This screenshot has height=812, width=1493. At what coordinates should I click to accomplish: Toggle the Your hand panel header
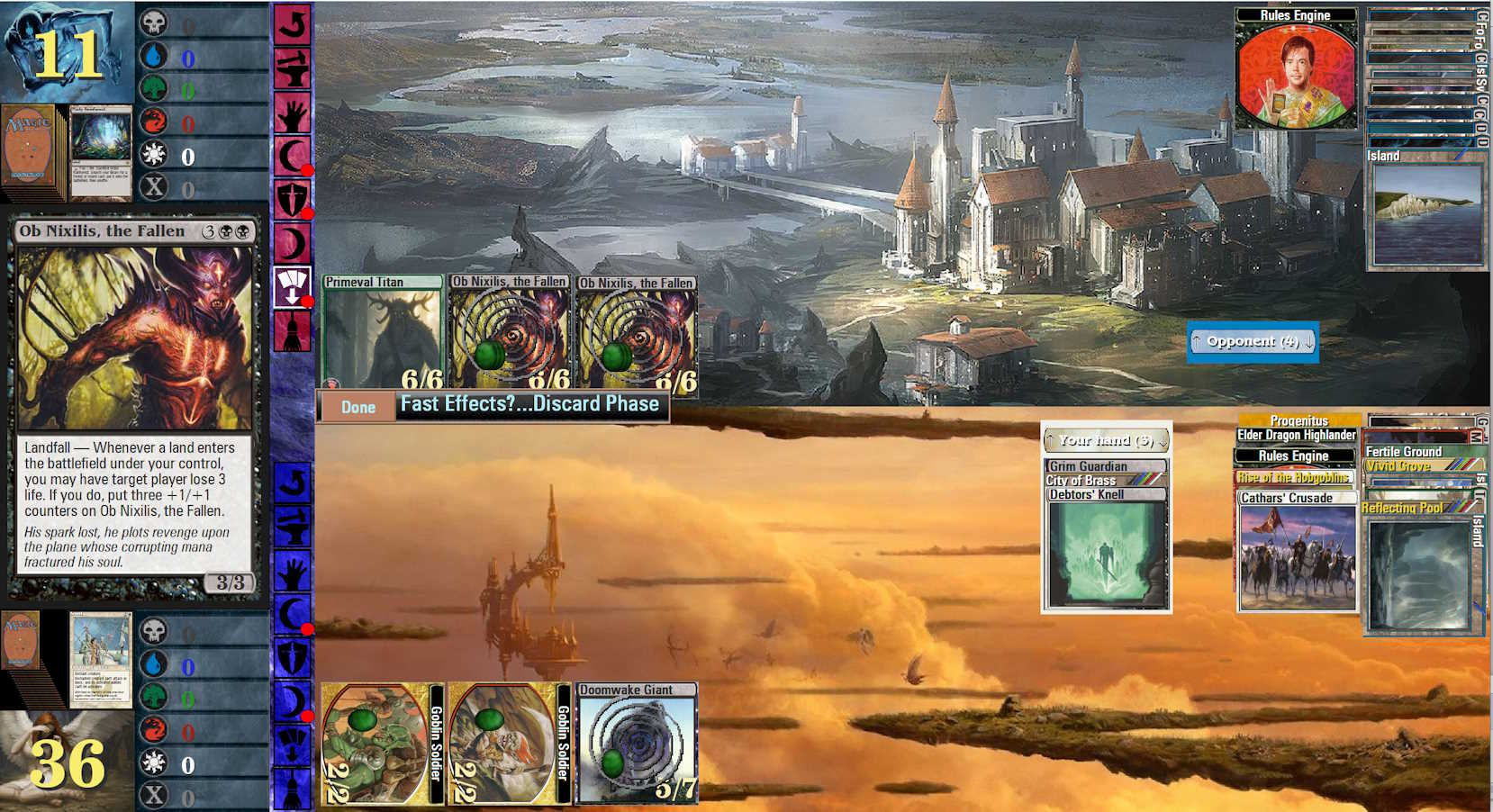[1105, 440]
